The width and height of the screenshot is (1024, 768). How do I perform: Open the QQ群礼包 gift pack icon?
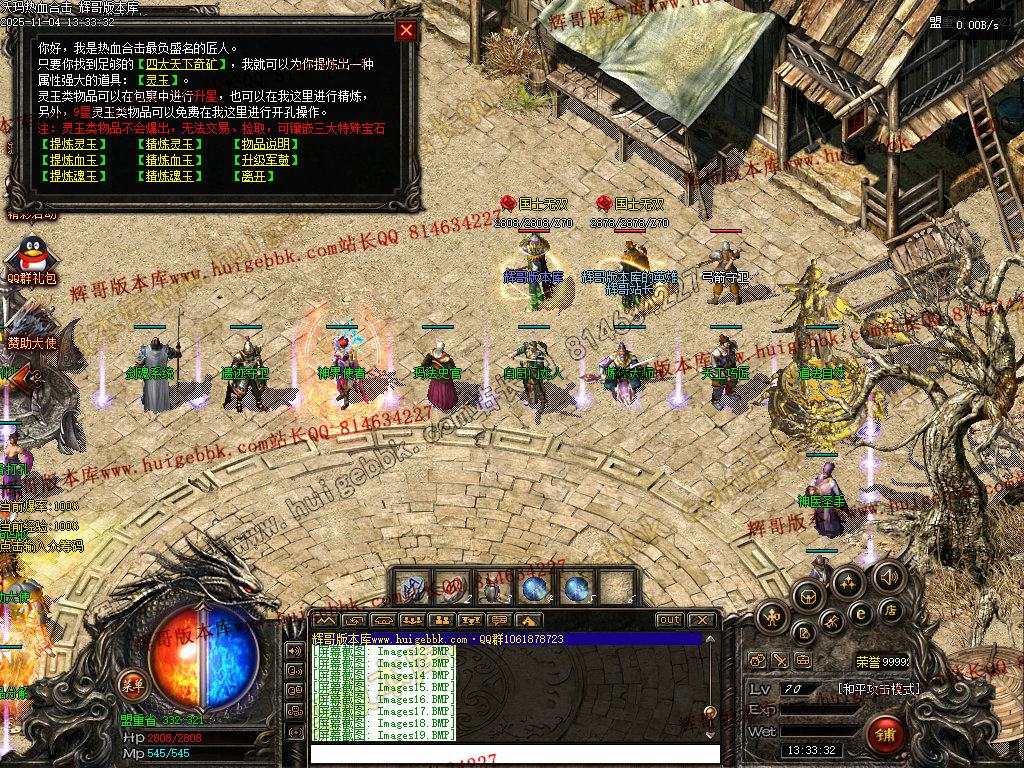click(30, 258)
